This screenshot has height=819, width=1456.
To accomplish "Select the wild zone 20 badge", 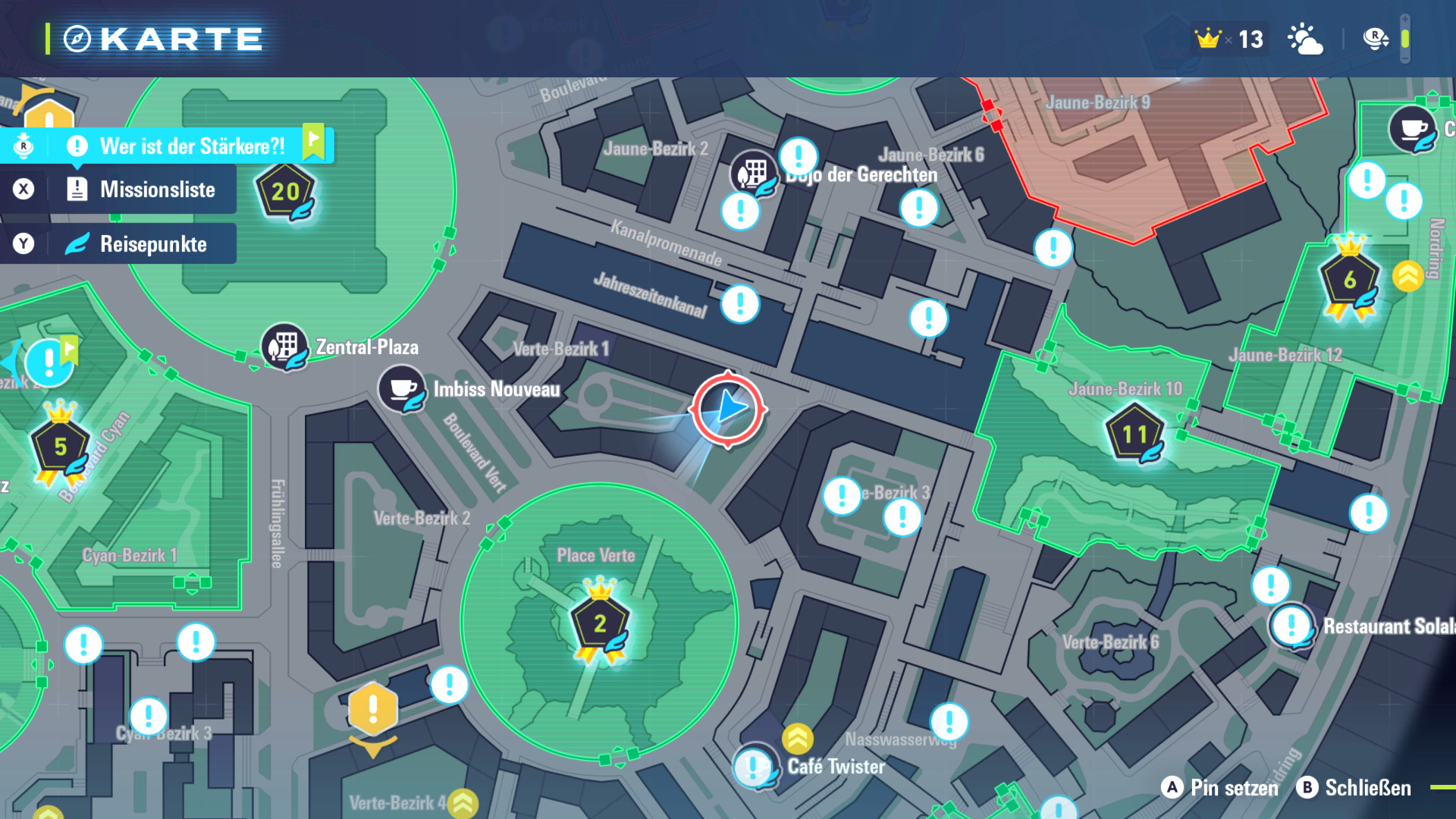I will click(286, 192).
